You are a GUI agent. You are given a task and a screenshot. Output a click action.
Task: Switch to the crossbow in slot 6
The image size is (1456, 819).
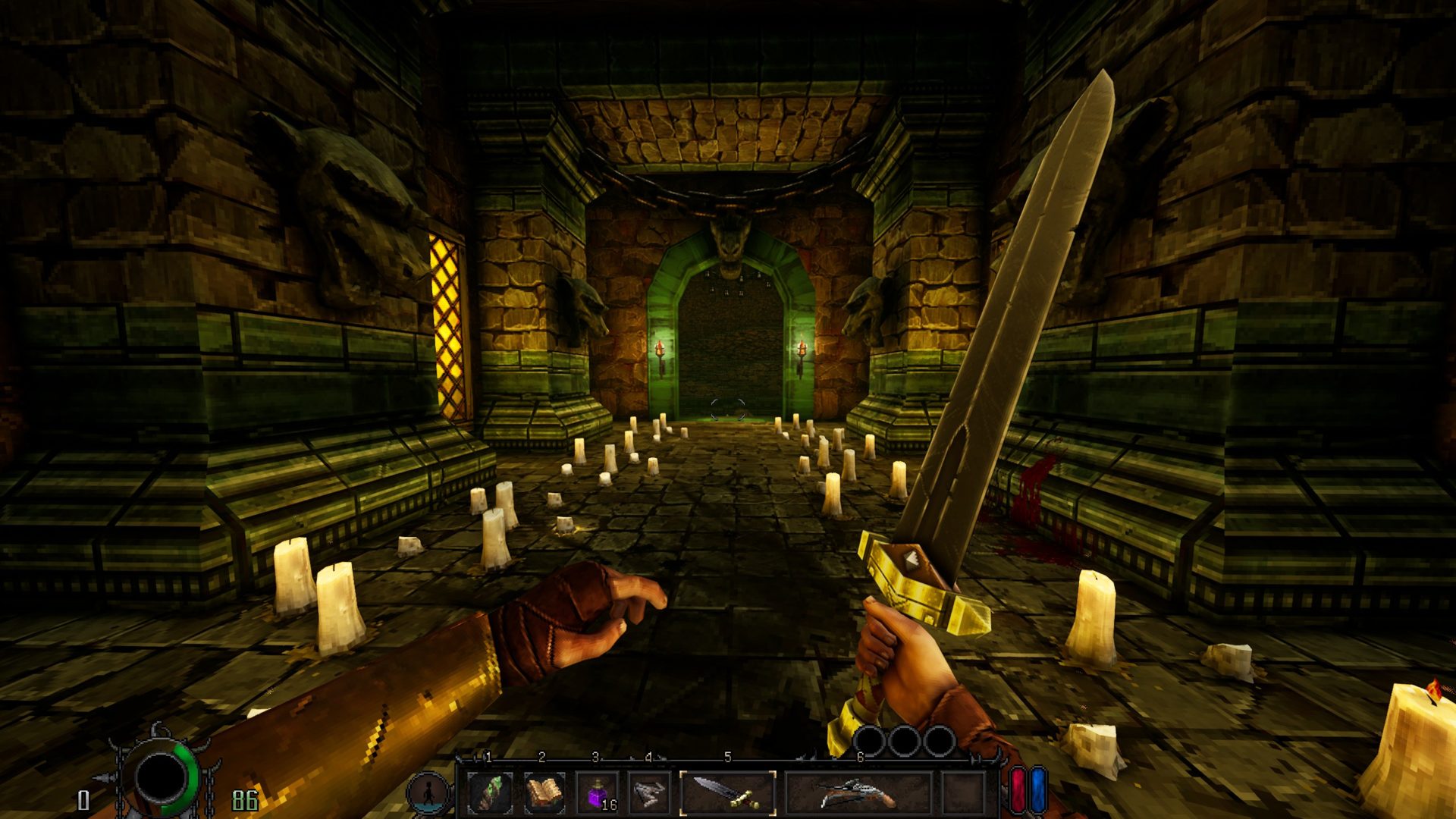(x=859, y=793)
